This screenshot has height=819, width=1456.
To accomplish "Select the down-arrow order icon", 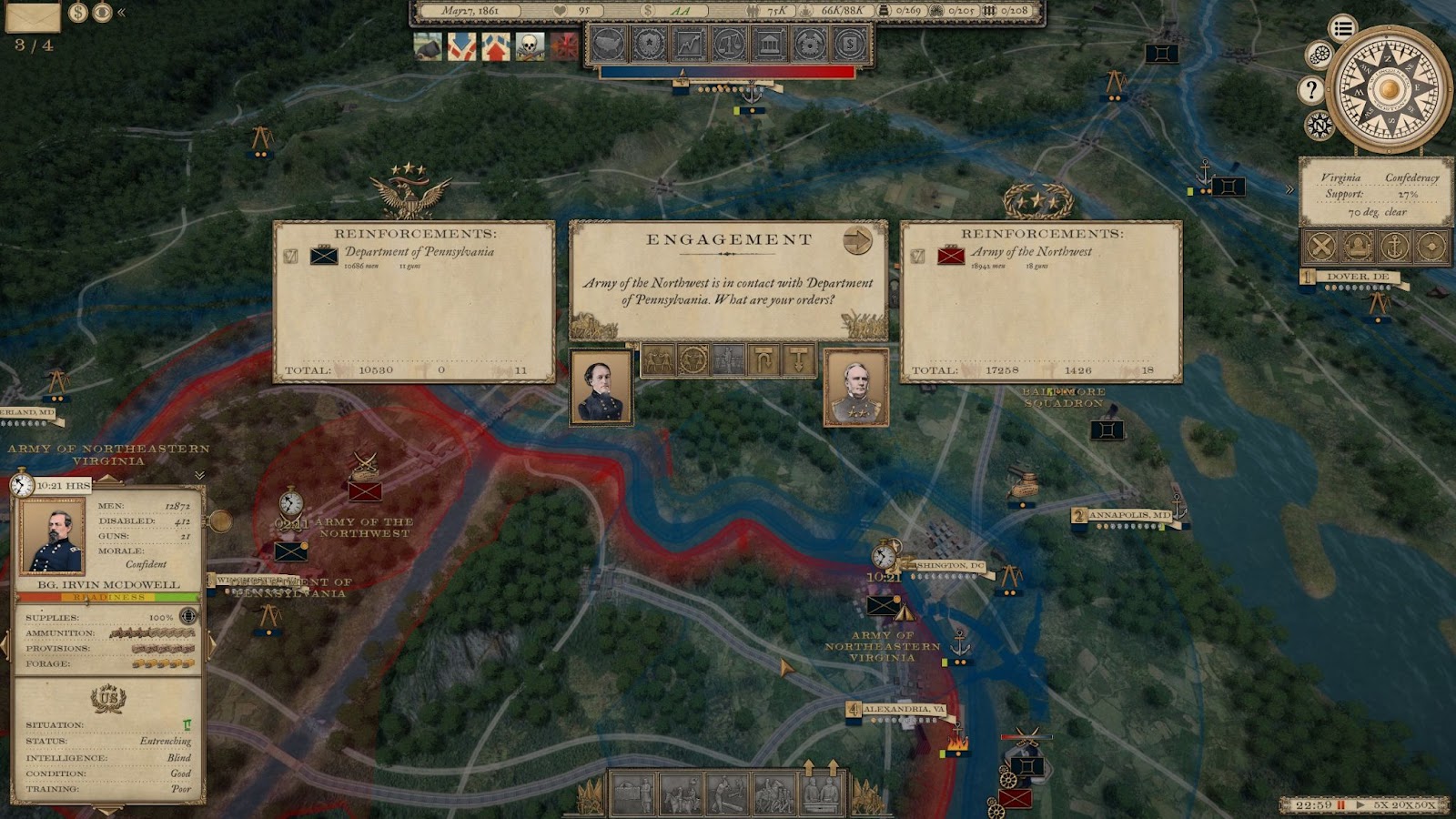I will point(798,361).
